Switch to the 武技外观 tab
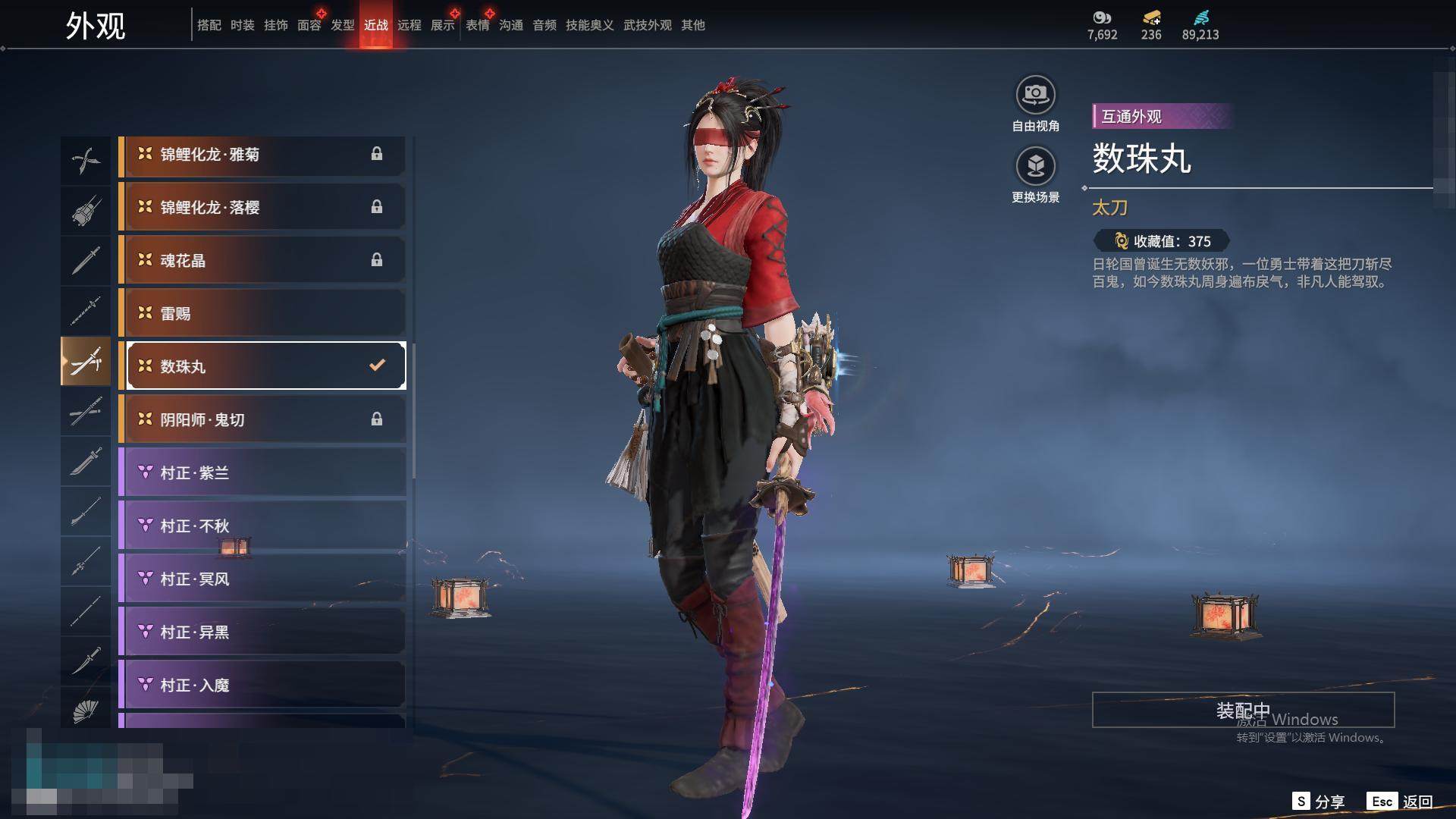1456x819 pixels. point(647,25)
